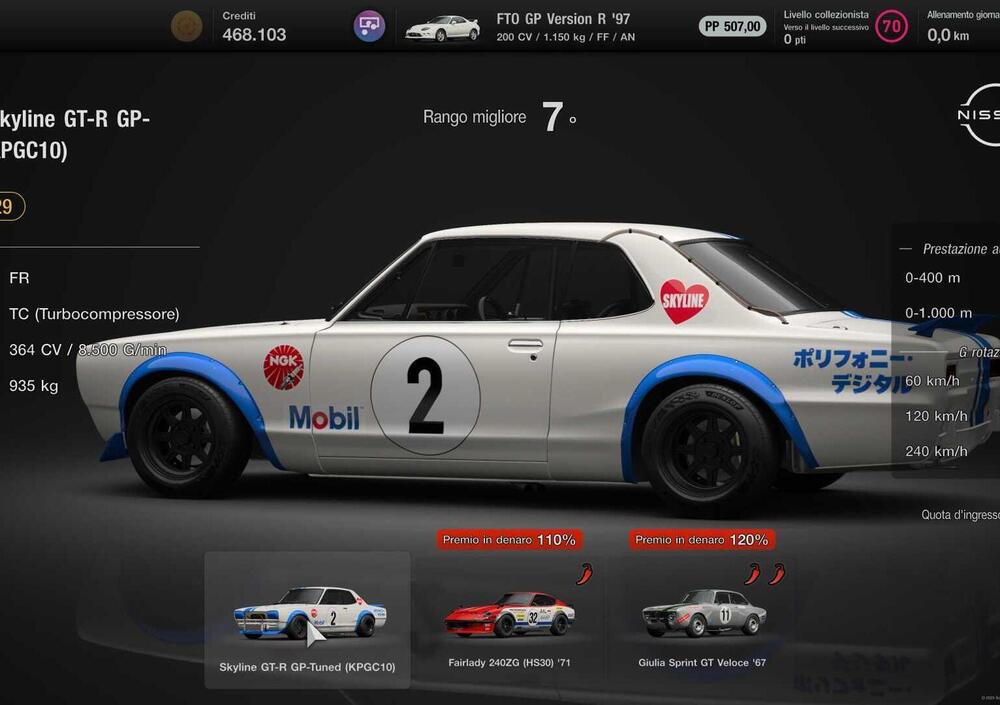The width and height of the screenshot is (1000, 705).
Task: Click the gold credits coin icon
Action: click(x=186, y=26)
